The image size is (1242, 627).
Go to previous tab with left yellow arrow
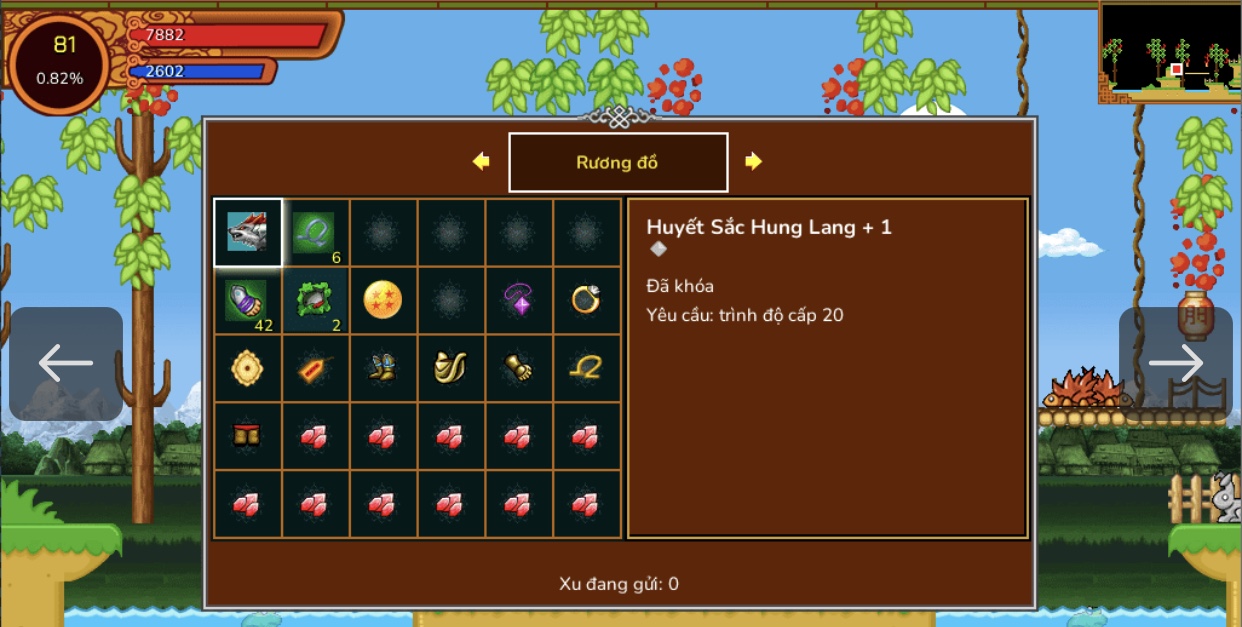pyautogui.click(x=482, y=161)
